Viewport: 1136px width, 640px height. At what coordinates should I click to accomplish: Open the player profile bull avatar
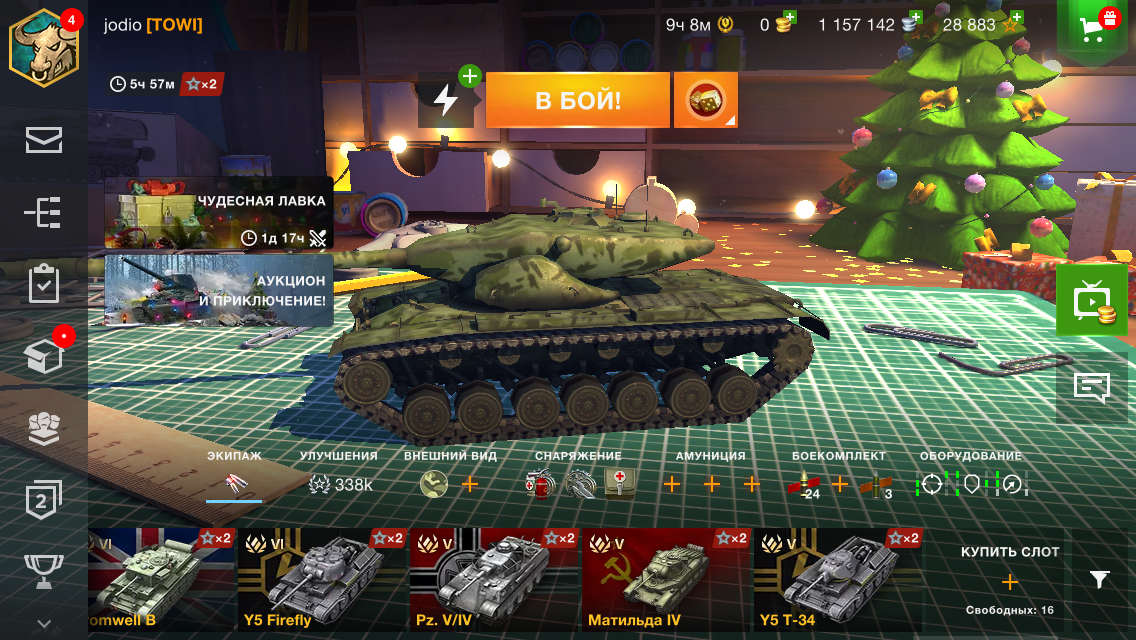click(43, 46)
